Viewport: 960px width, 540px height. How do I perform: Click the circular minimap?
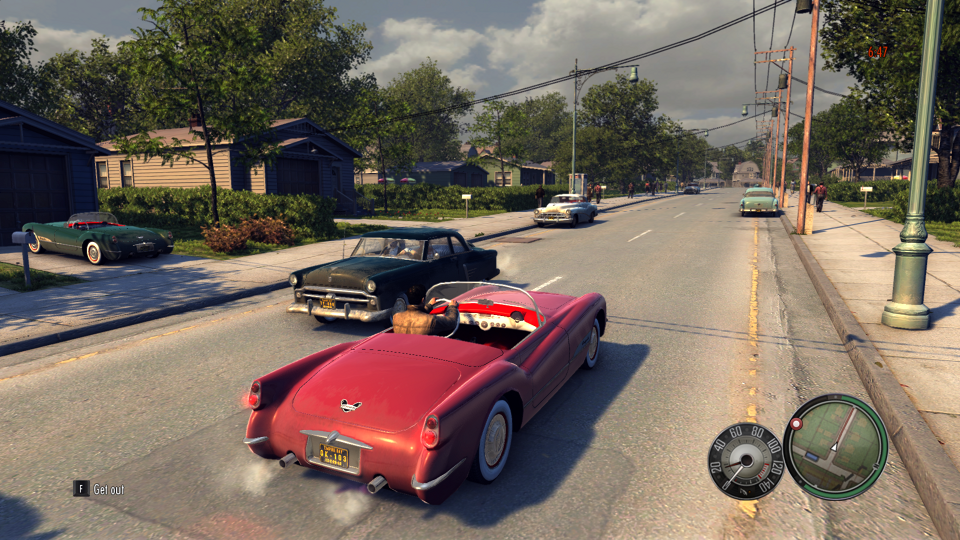click(x=835, y=446)
